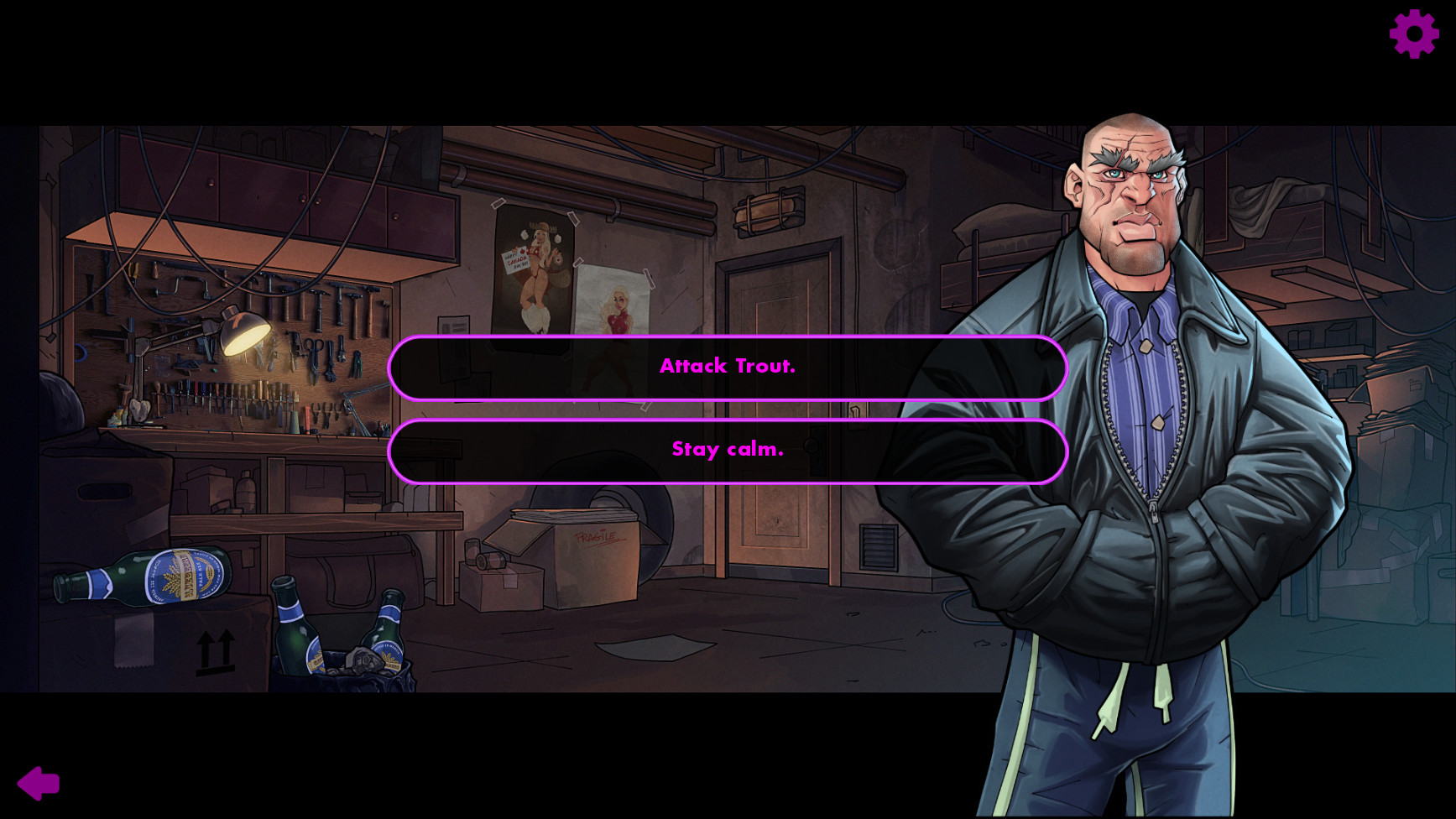Image resolution: width=1456 pixels, height=819 pixels.
Task: Click the purple back arrow
Action: pos(39,782)
